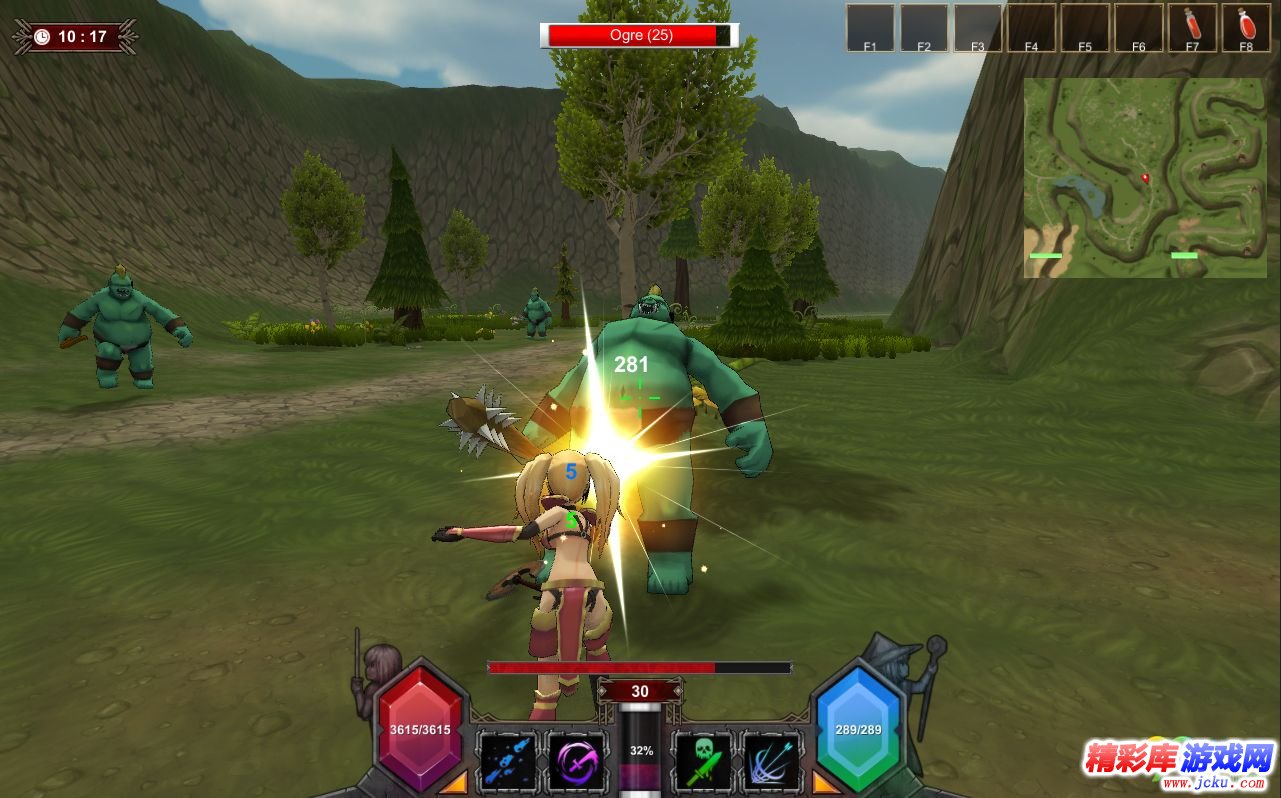Activate the multi-arrow volley skill

771,760
